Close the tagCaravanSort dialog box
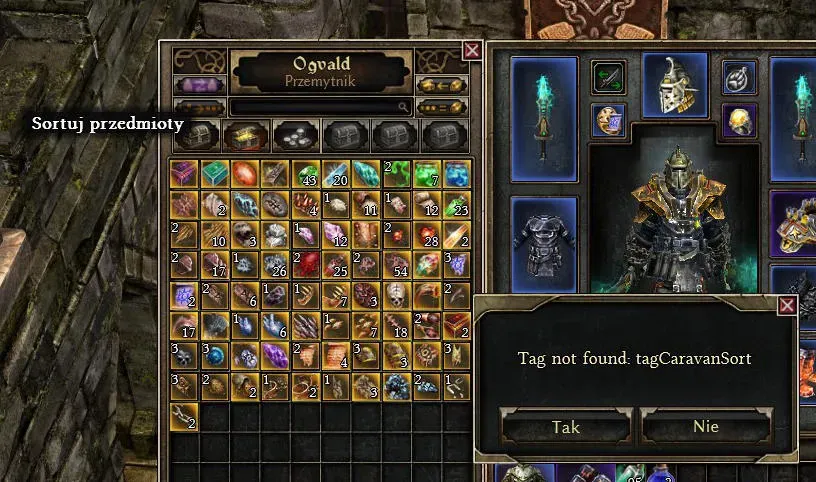This screenshot has width=816, height=482. 787,305
